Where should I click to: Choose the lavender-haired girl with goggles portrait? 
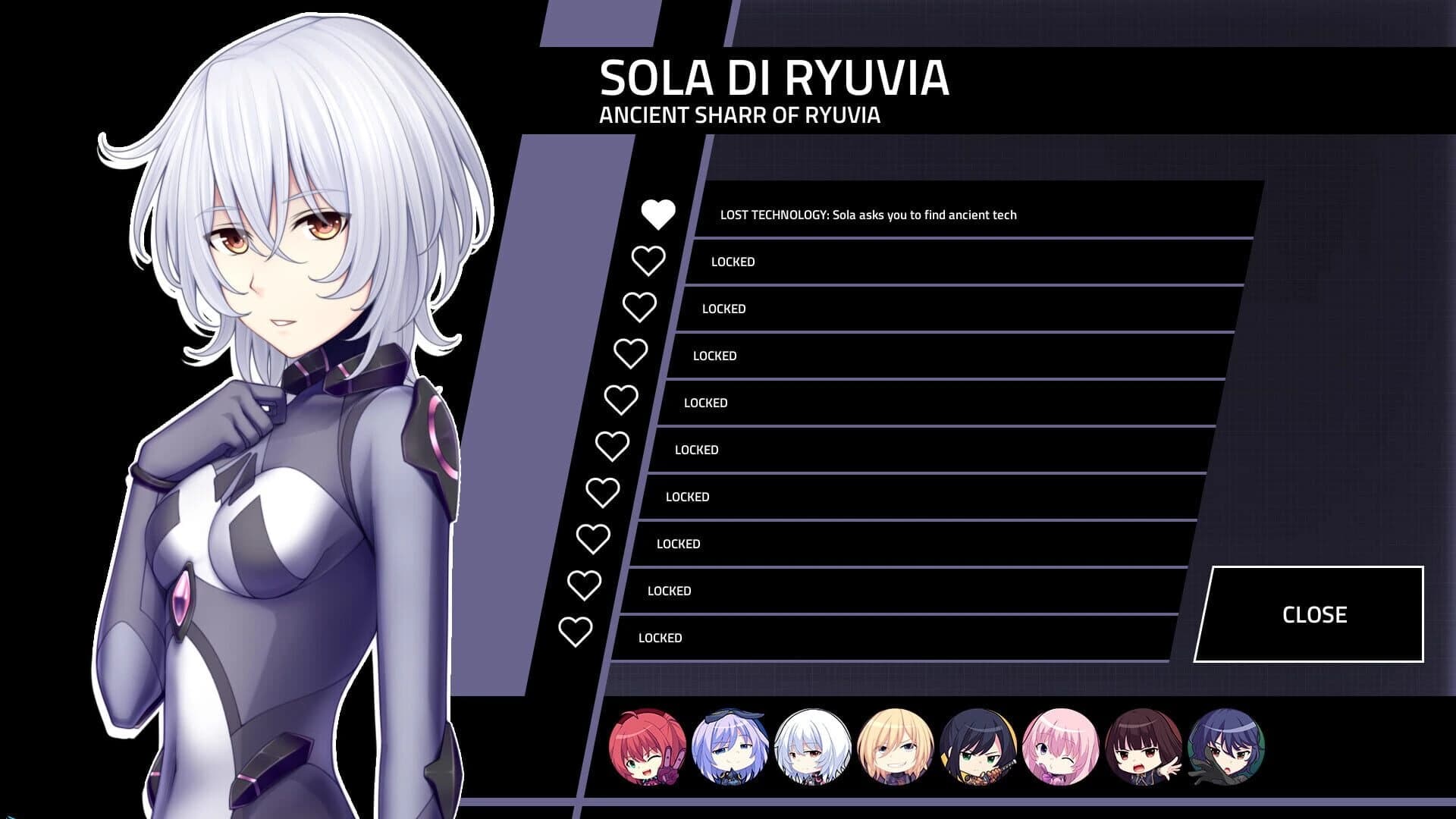(730, 746)
